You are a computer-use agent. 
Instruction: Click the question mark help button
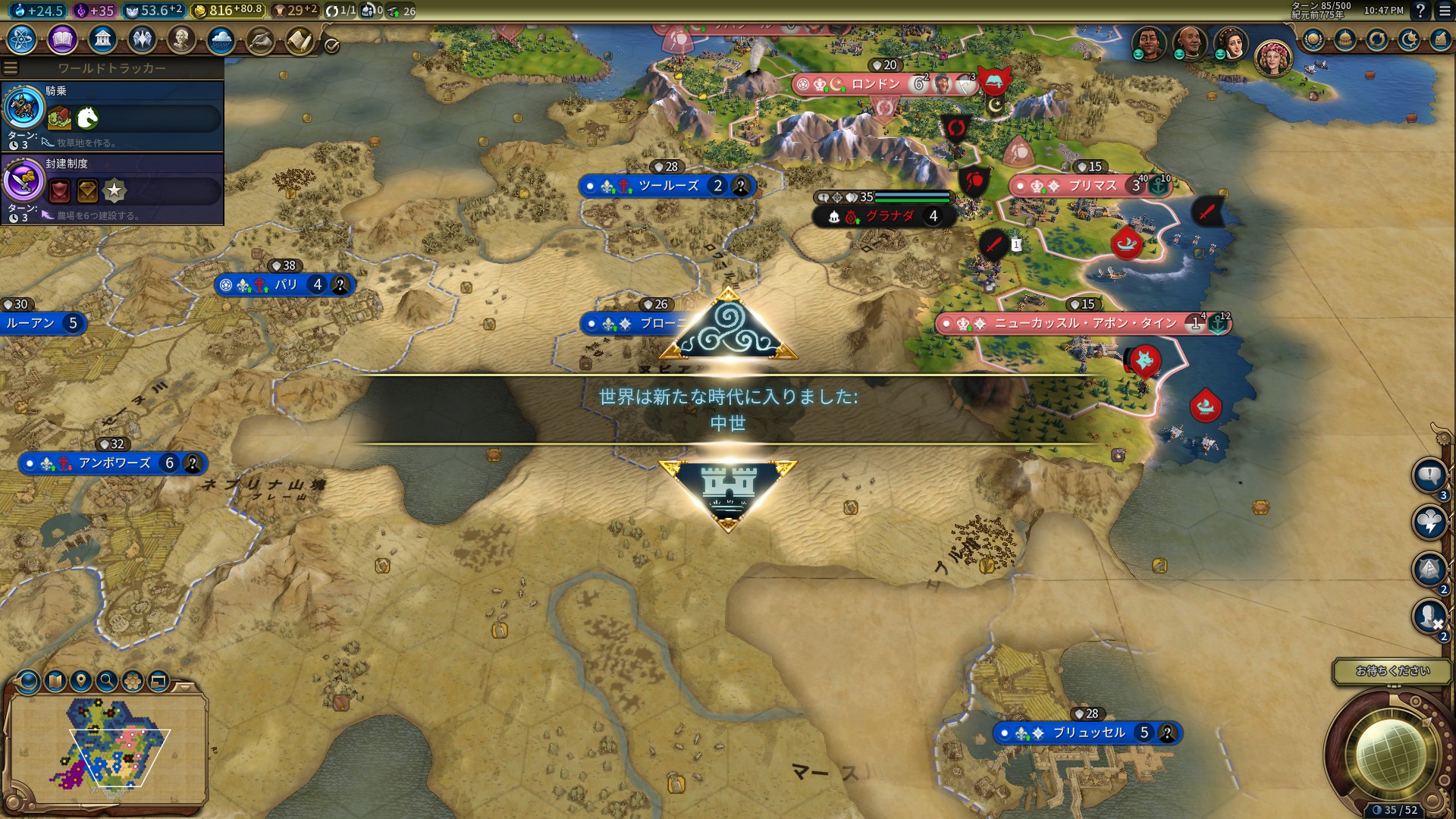[1419, 11]
